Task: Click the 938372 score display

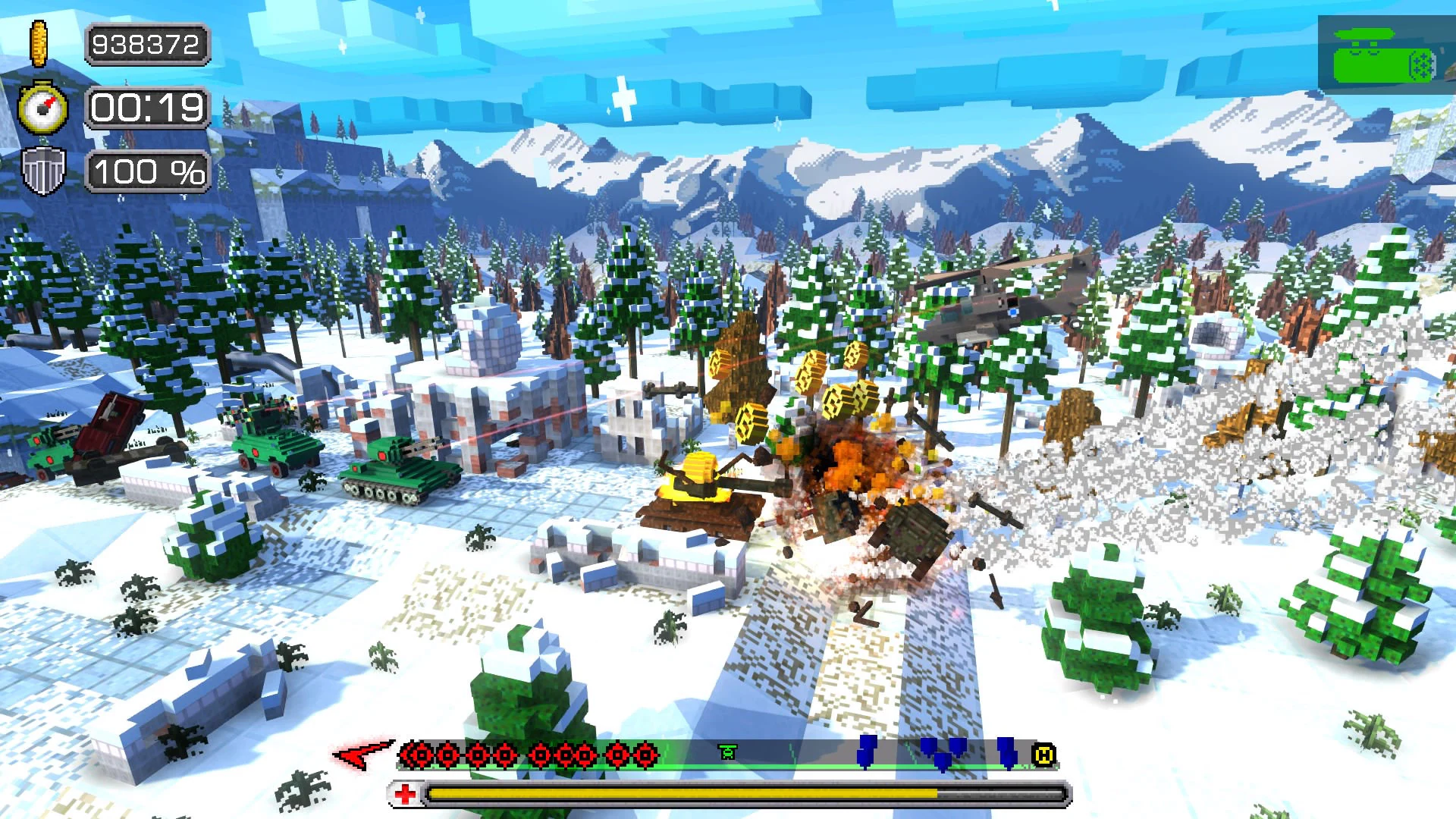Action: coord(146,44)
